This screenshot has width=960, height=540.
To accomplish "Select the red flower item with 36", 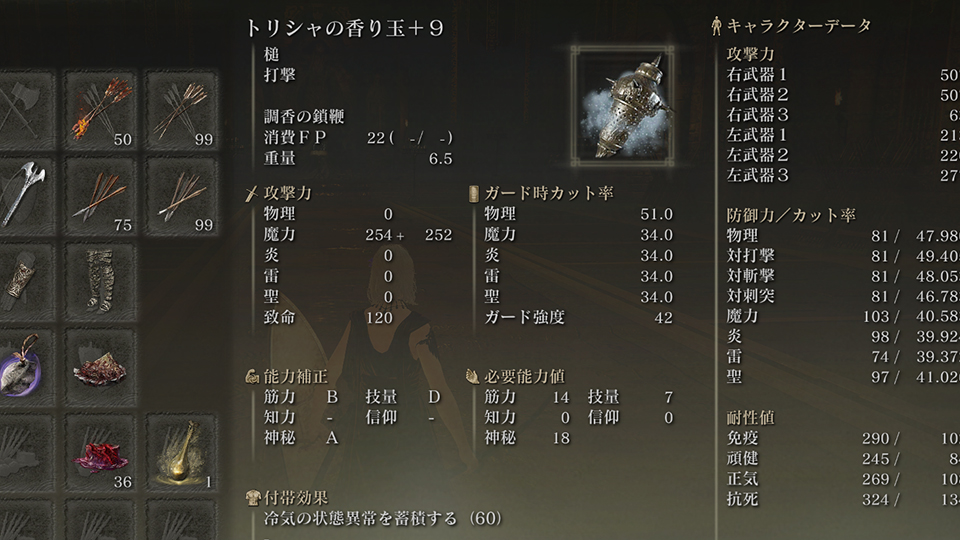I will coord(103,452).
